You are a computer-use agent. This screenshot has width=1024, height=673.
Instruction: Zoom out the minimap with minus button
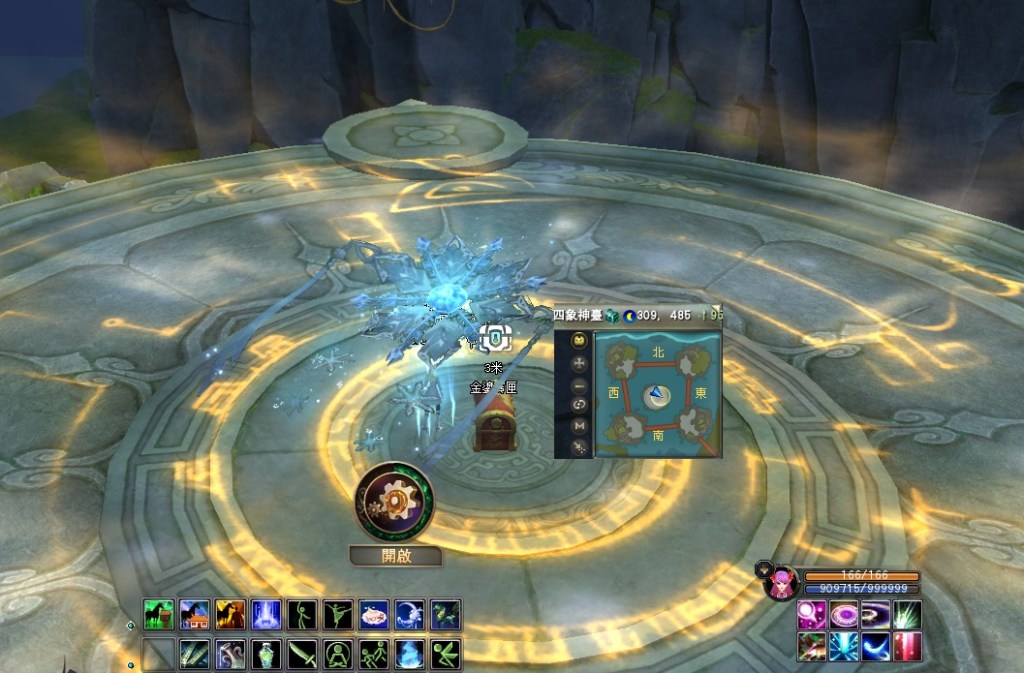[579, 385]
